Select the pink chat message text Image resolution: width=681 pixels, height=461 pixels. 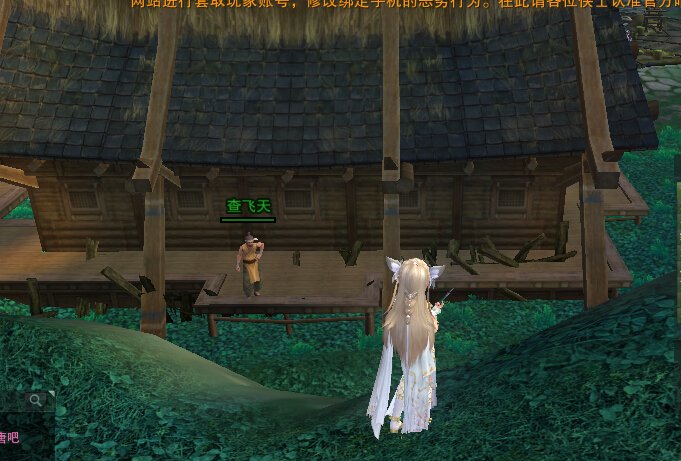pos(9,437)
